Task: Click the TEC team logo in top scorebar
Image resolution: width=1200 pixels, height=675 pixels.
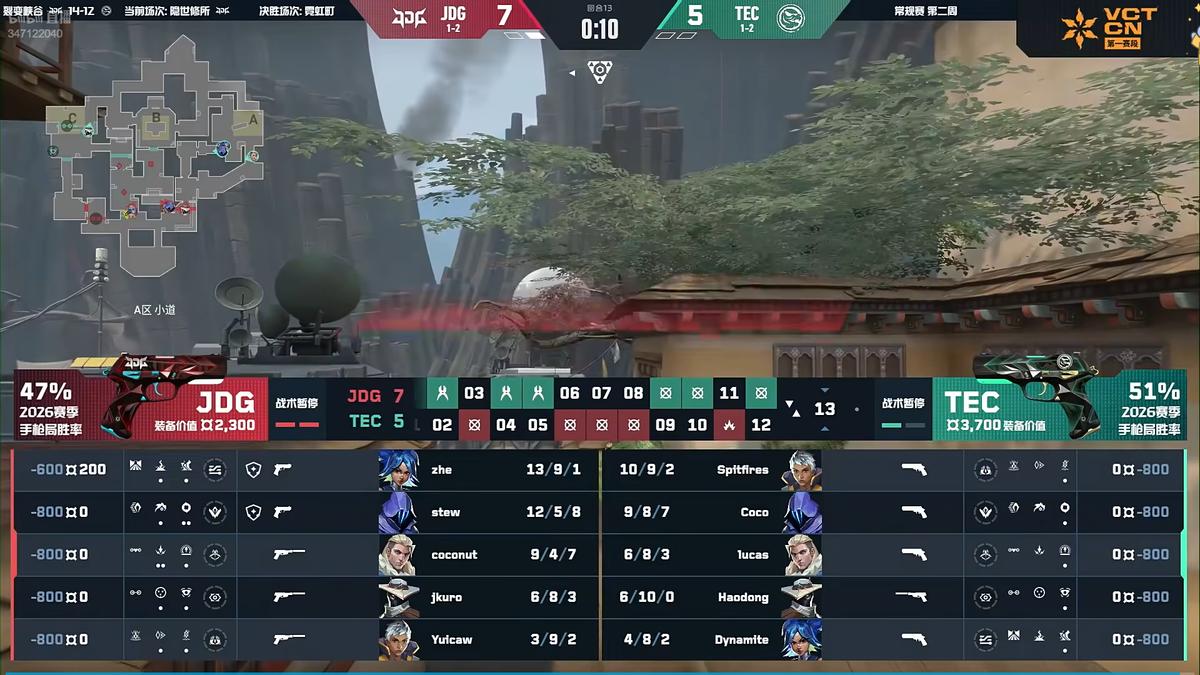Action: pyautogui.click(x=790, y=16)
